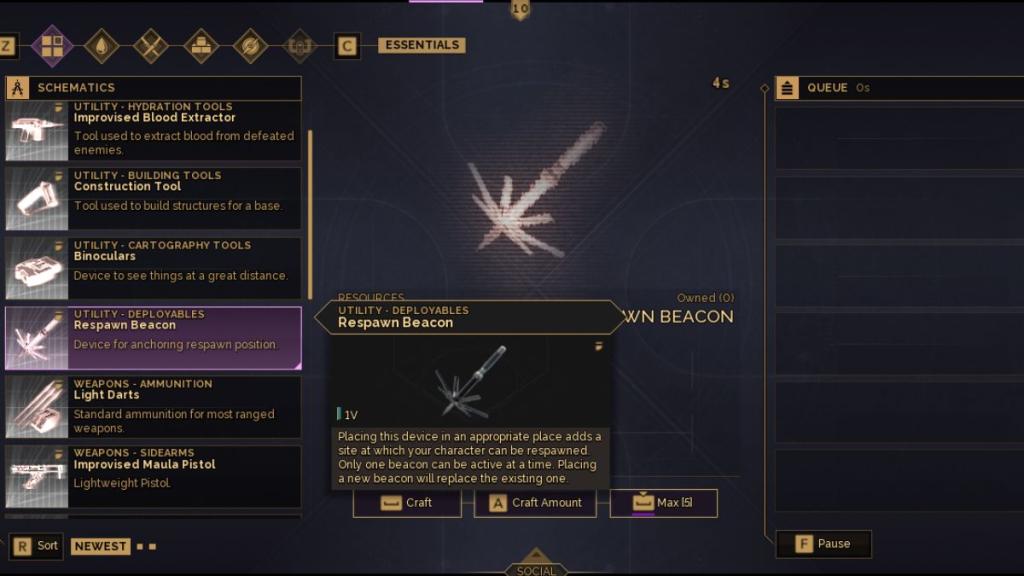Switch to the Essentials grid category tab
Screen dimensions: 1024x576
52,46
